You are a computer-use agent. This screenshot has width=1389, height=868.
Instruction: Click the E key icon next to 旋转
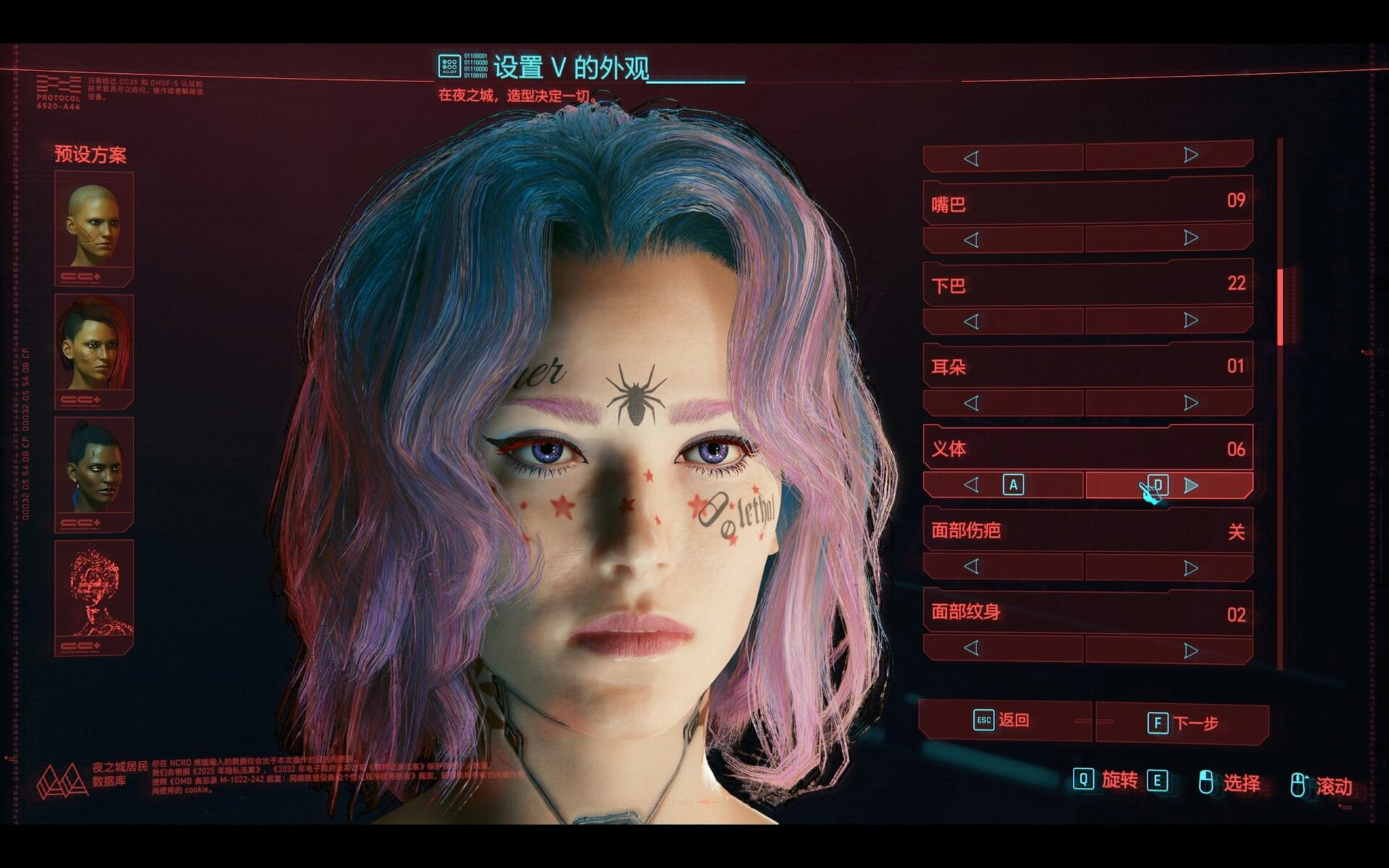1157,780
